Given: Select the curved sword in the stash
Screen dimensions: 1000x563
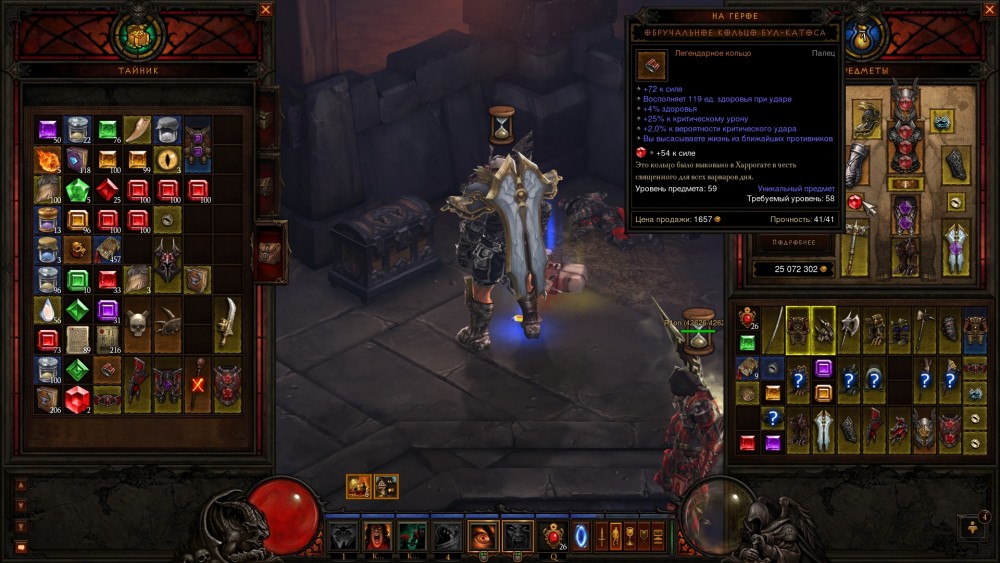Looking at the screenshot, I should pyautogui.click(x=227, y=323).
